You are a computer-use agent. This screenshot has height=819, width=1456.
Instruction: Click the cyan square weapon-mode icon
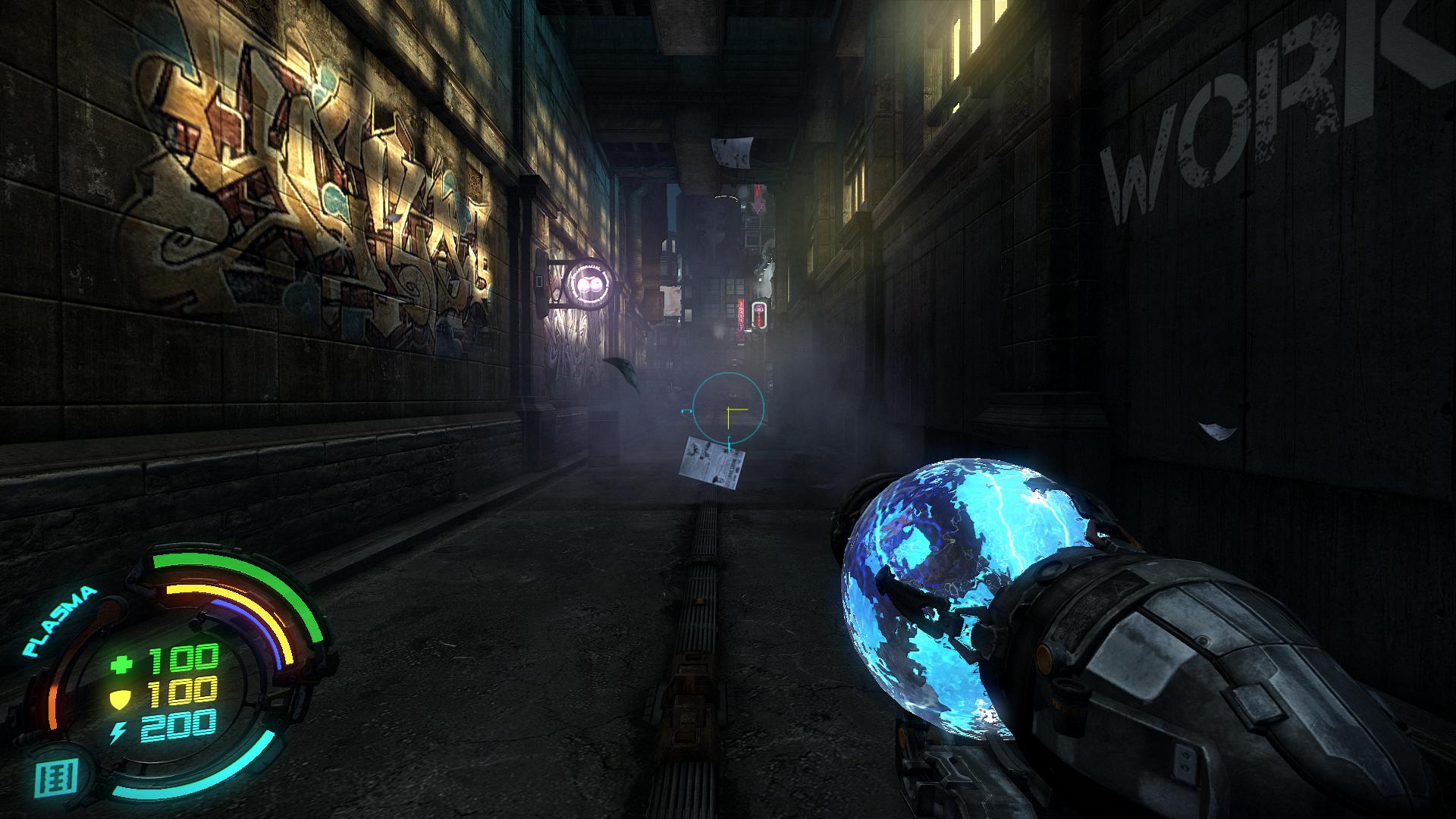(x=57, y=777)
